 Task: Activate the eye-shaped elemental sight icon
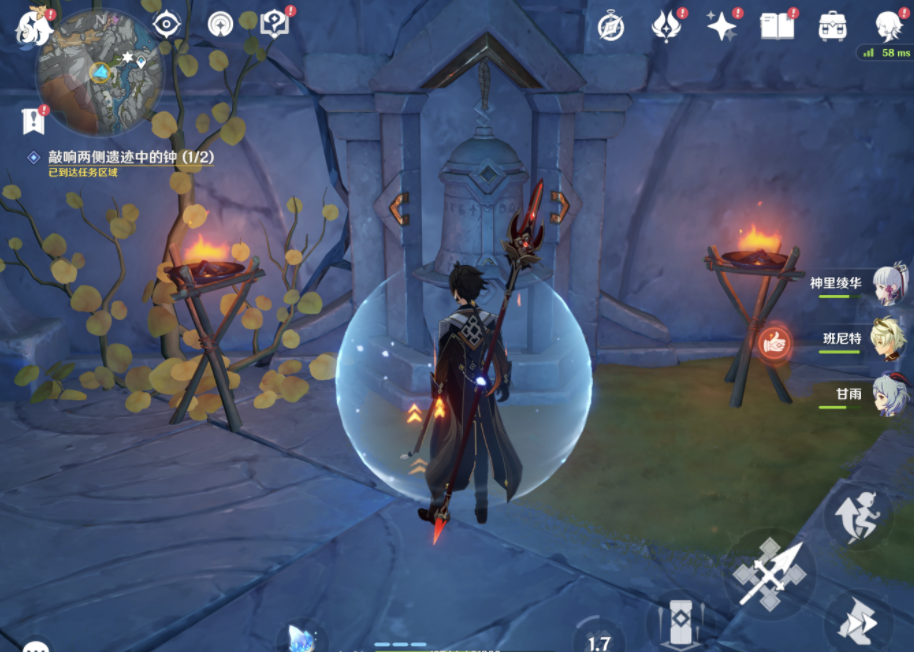(165, 24)
